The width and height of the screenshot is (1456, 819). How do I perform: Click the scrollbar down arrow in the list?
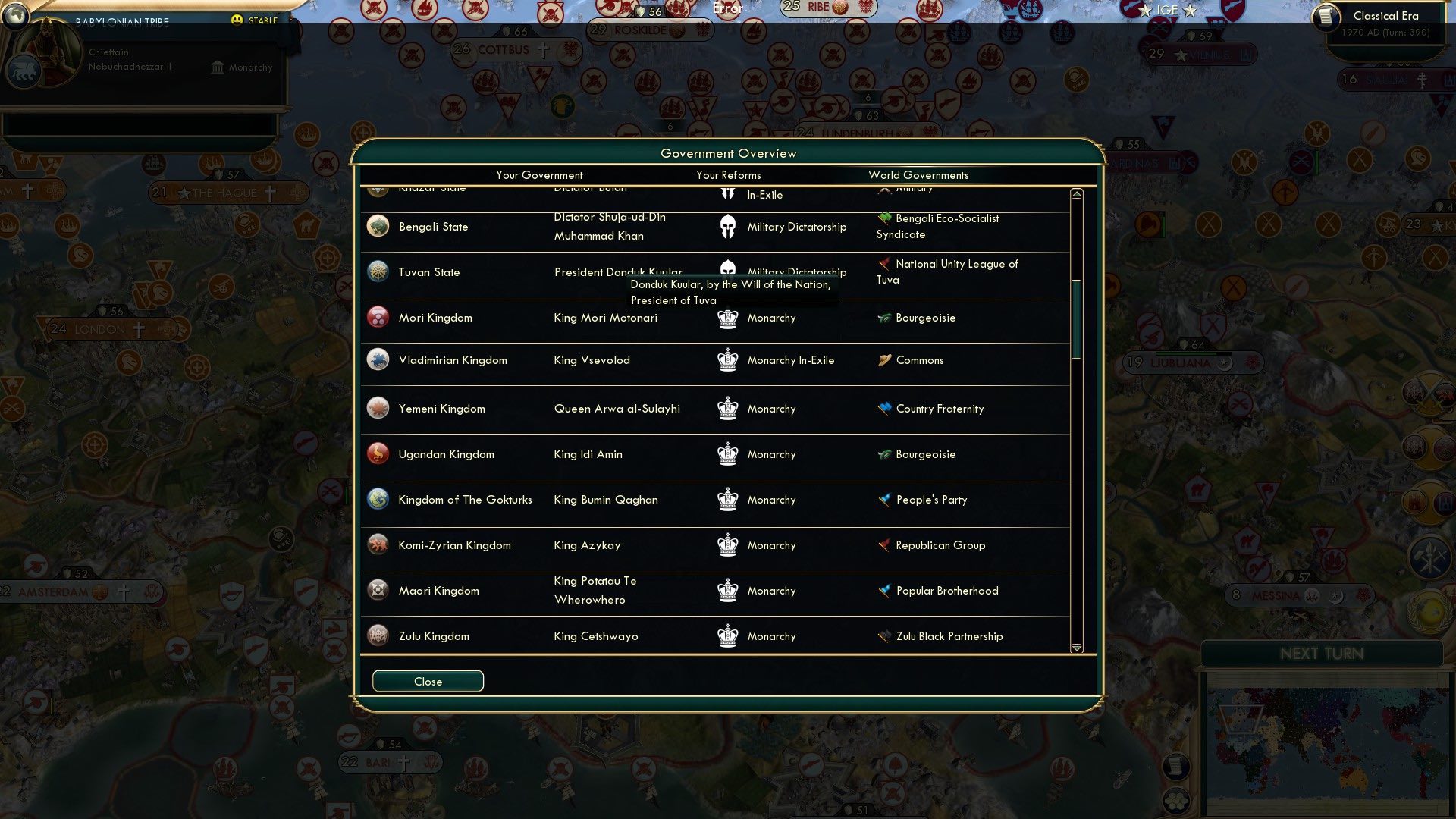click(x=1075, y=648)
